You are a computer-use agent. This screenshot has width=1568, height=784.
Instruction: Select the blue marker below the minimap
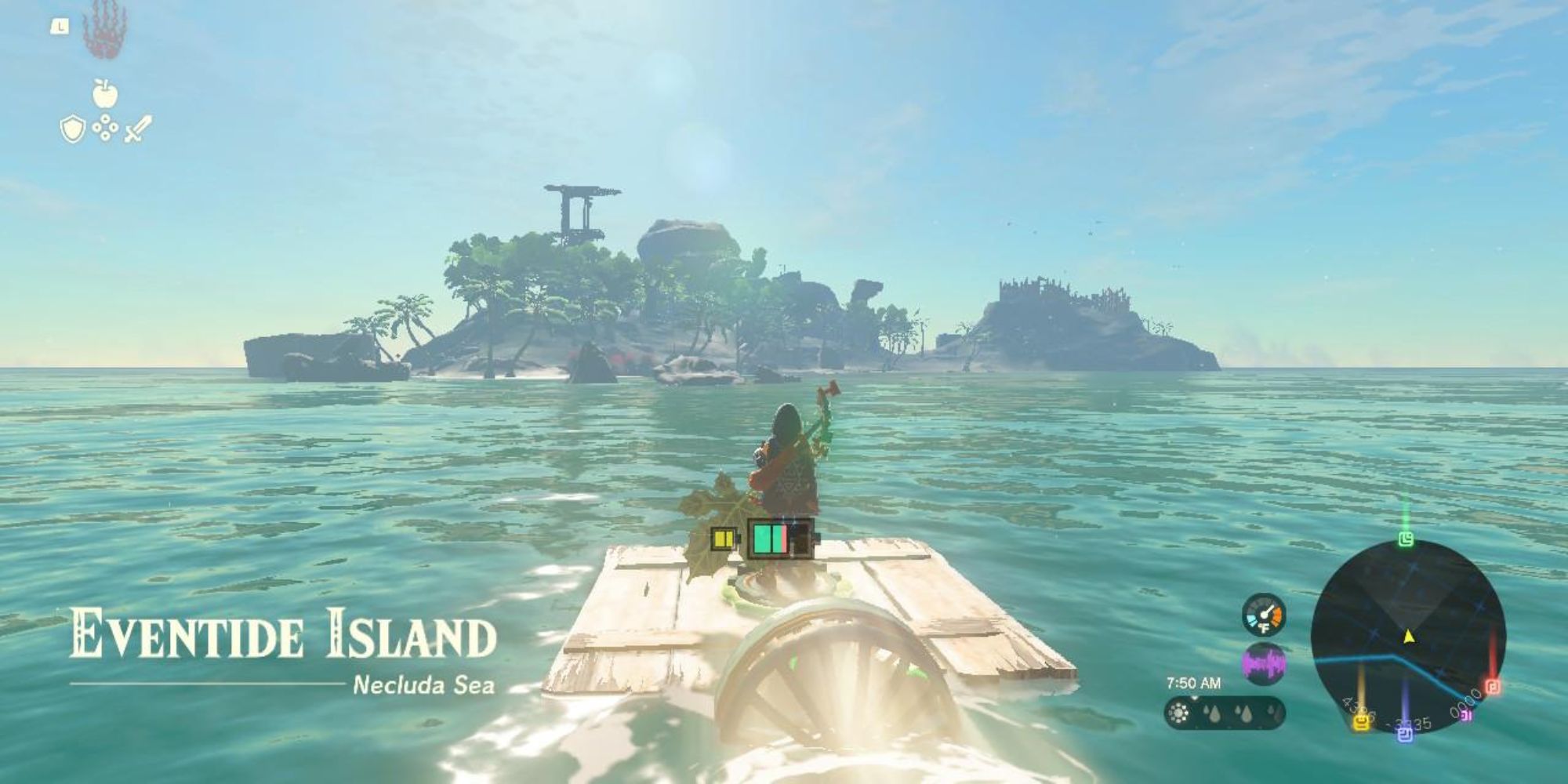coord(1406,735)
